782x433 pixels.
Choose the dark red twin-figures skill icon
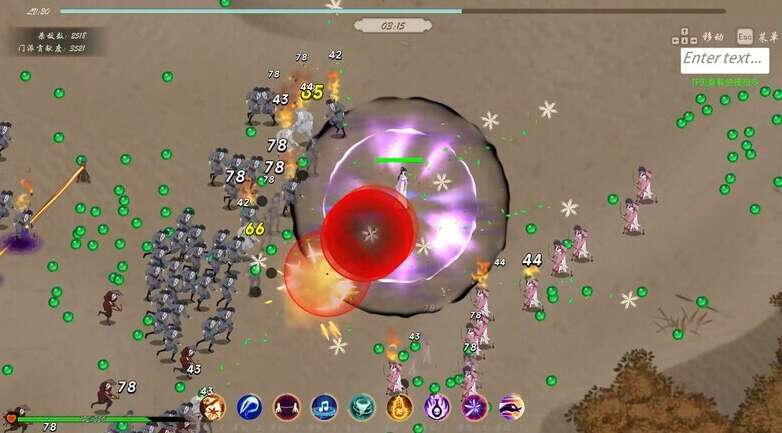pyautogui.click(x=287, y=407)
